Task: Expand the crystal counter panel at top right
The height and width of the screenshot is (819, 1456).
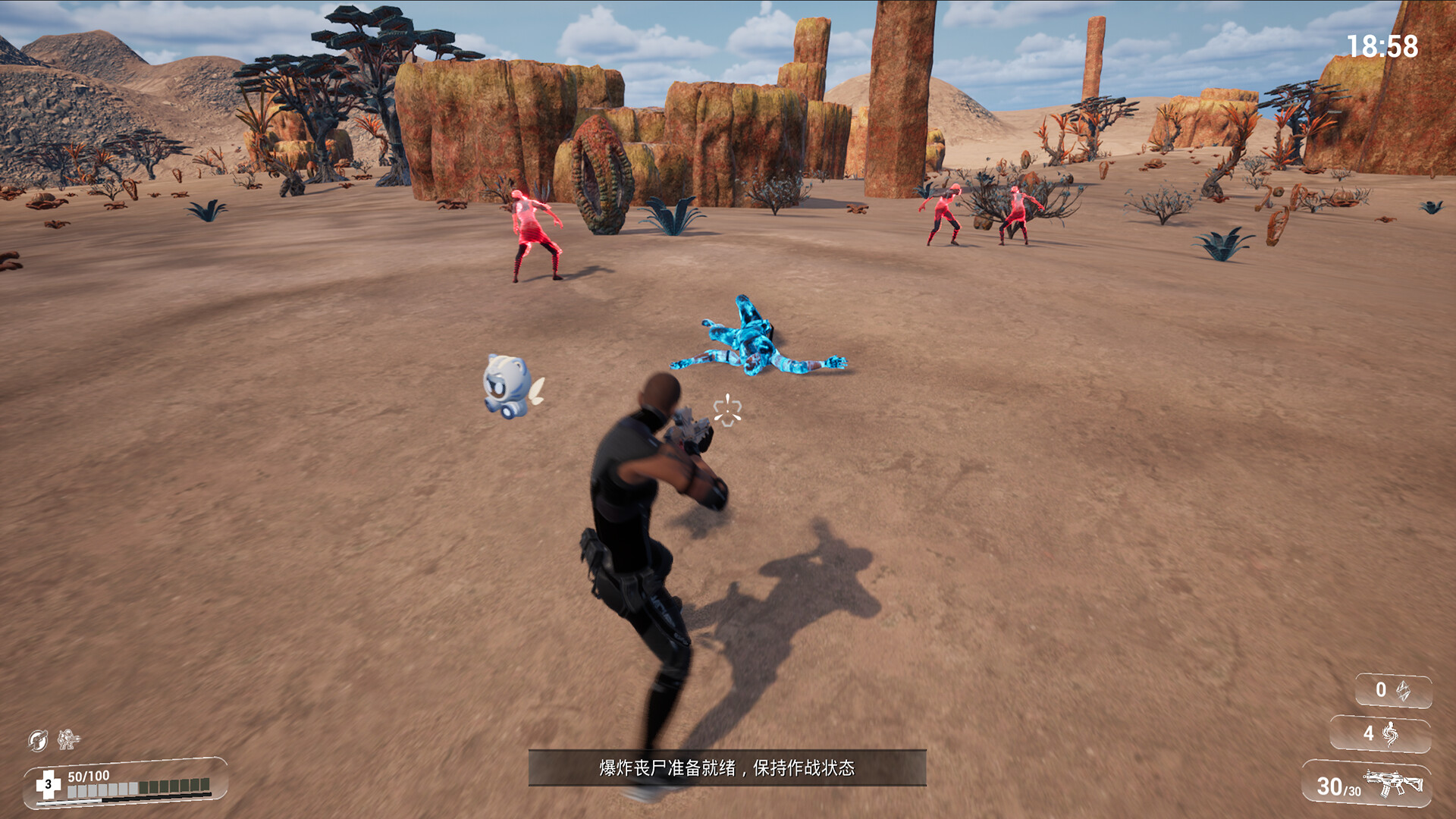Action: (x=1394, y=689)
